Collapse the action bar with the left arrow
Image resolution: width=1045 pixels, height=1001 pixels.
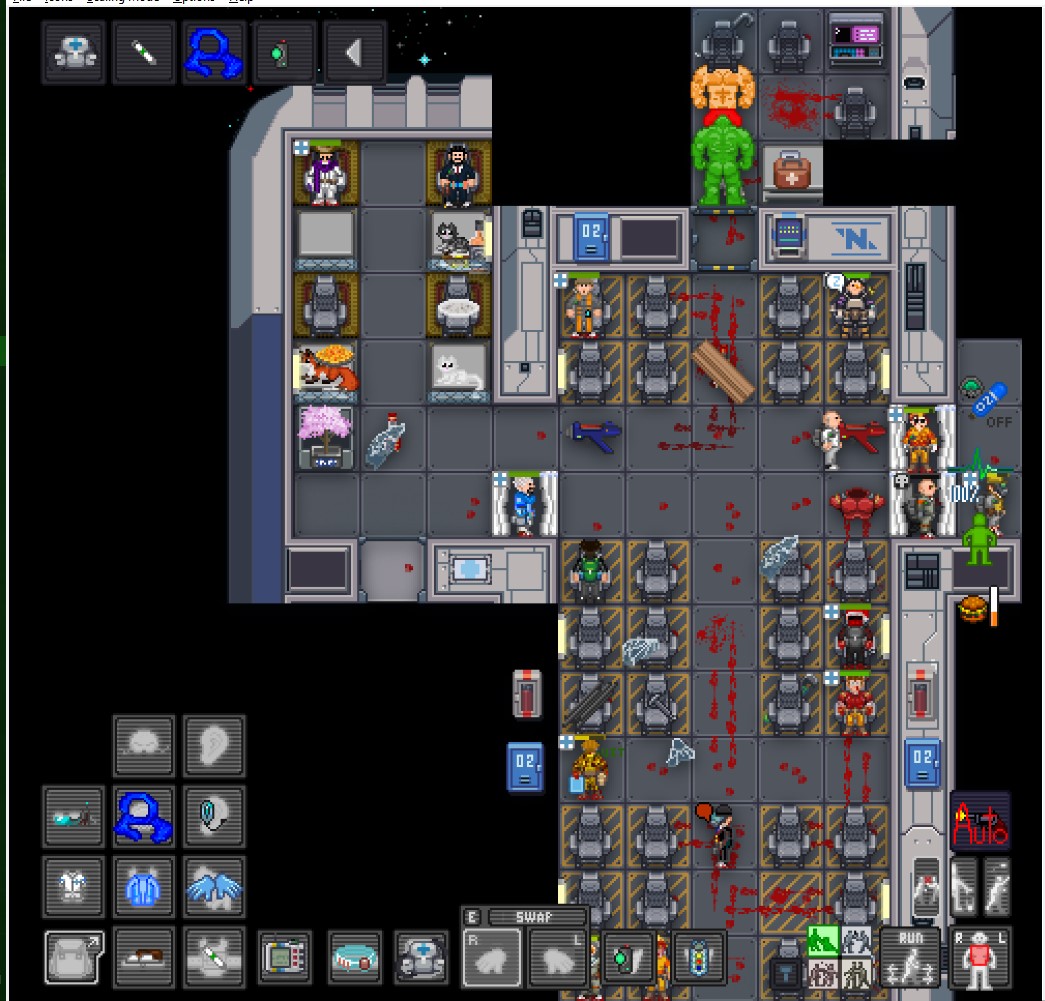coord(352,52)
